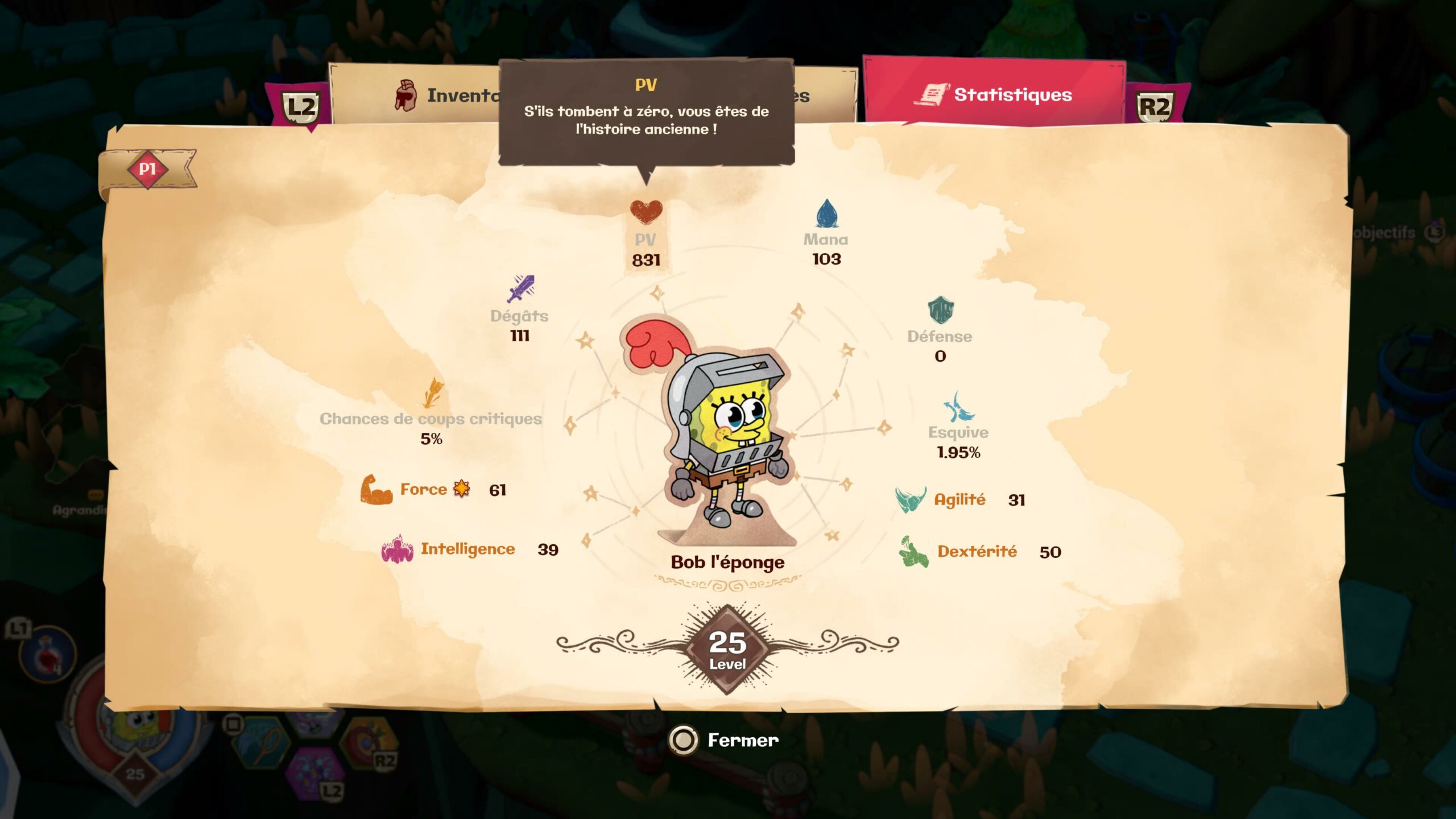Click the P1 player banner

click(x=147, y=169)
